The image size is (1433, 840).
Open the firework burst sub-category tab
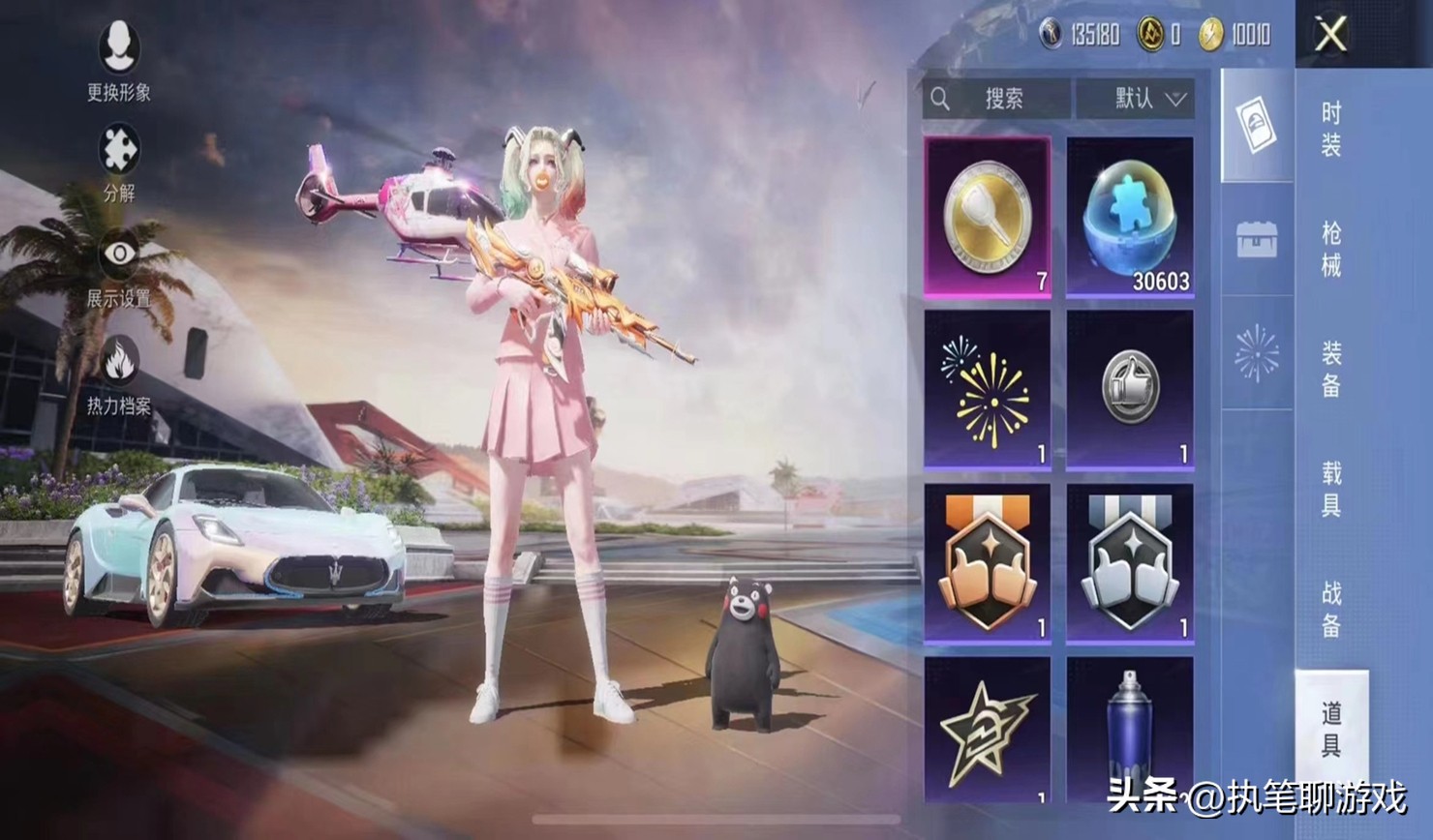(x=1257, y=353)
